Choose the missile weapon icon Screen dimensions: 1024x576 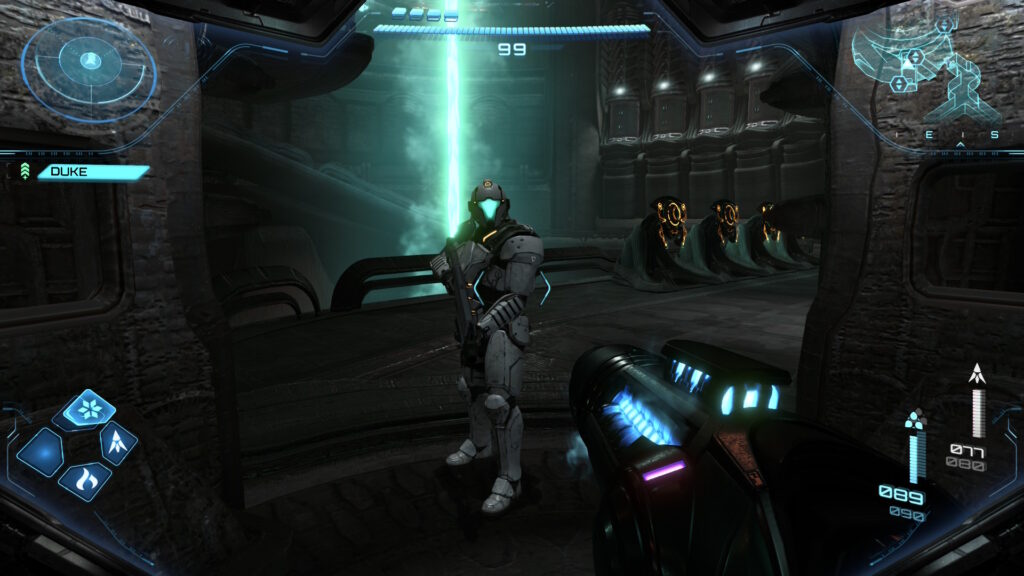[x=119, y=441]
